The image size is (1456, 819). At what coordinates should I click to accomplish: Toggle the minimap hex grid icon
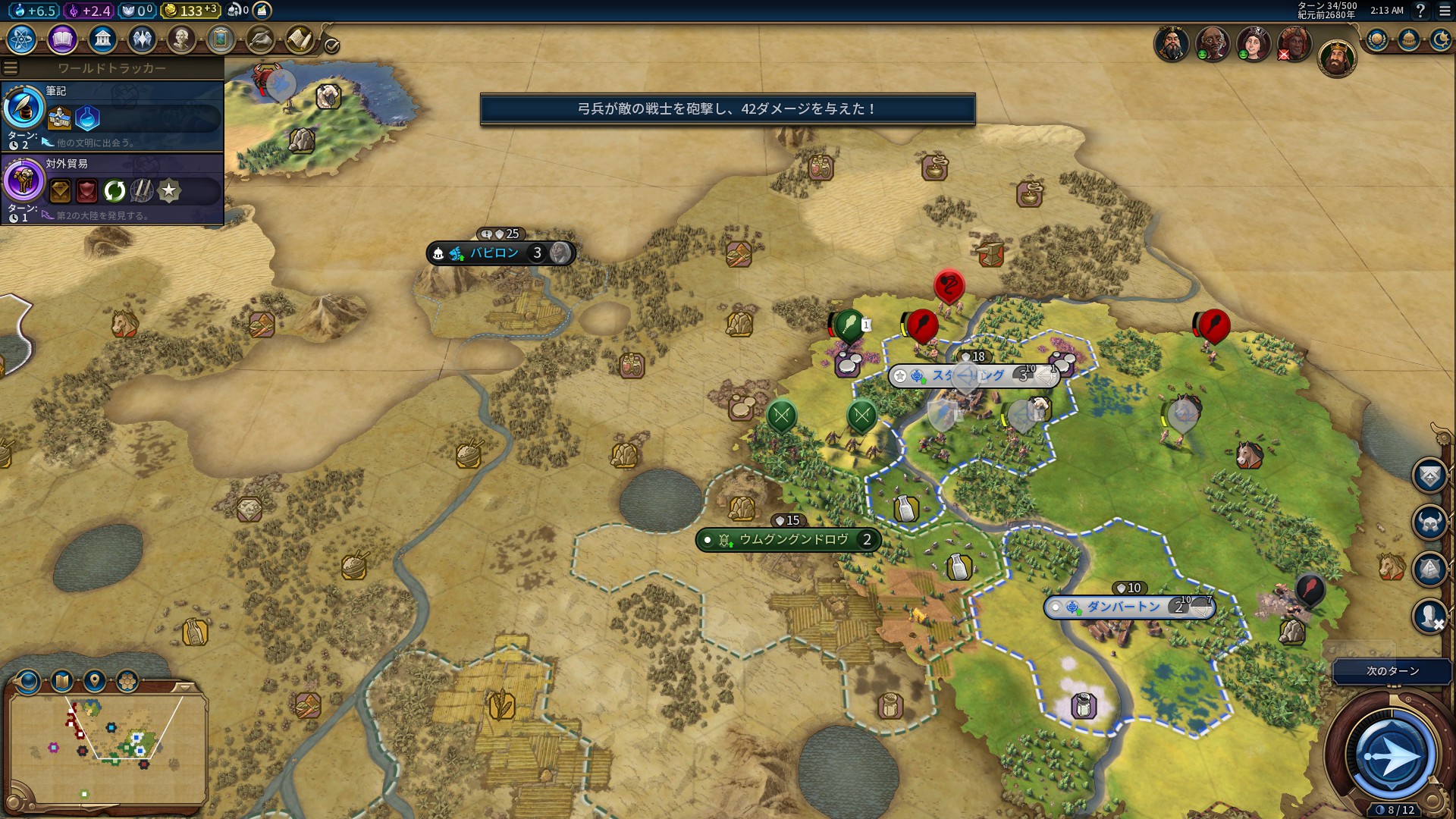pos(127,680)
